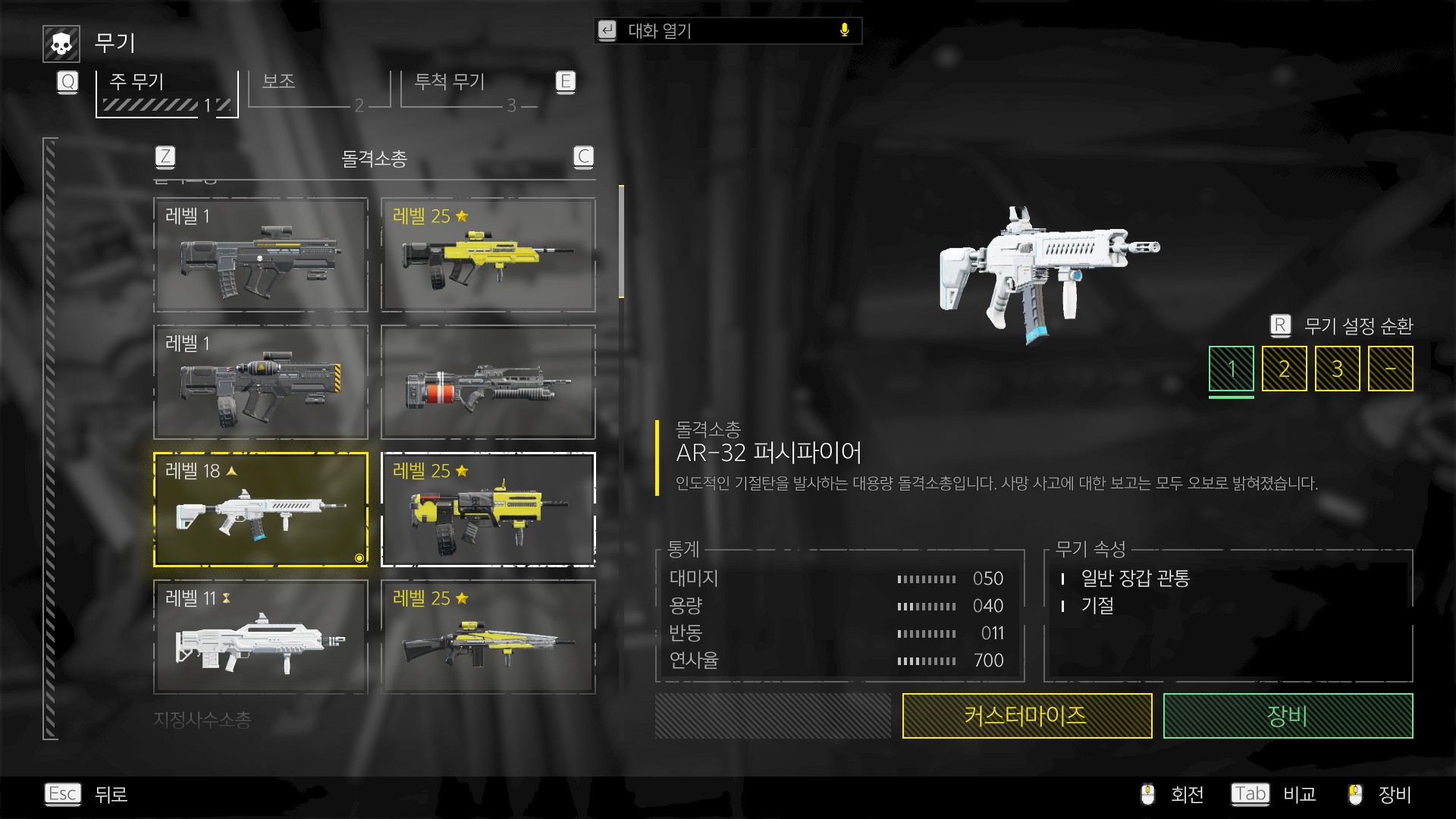Select the rifle with red underbarrel canister
This screenshot has width=1456, height=819.
click(488, 382)
